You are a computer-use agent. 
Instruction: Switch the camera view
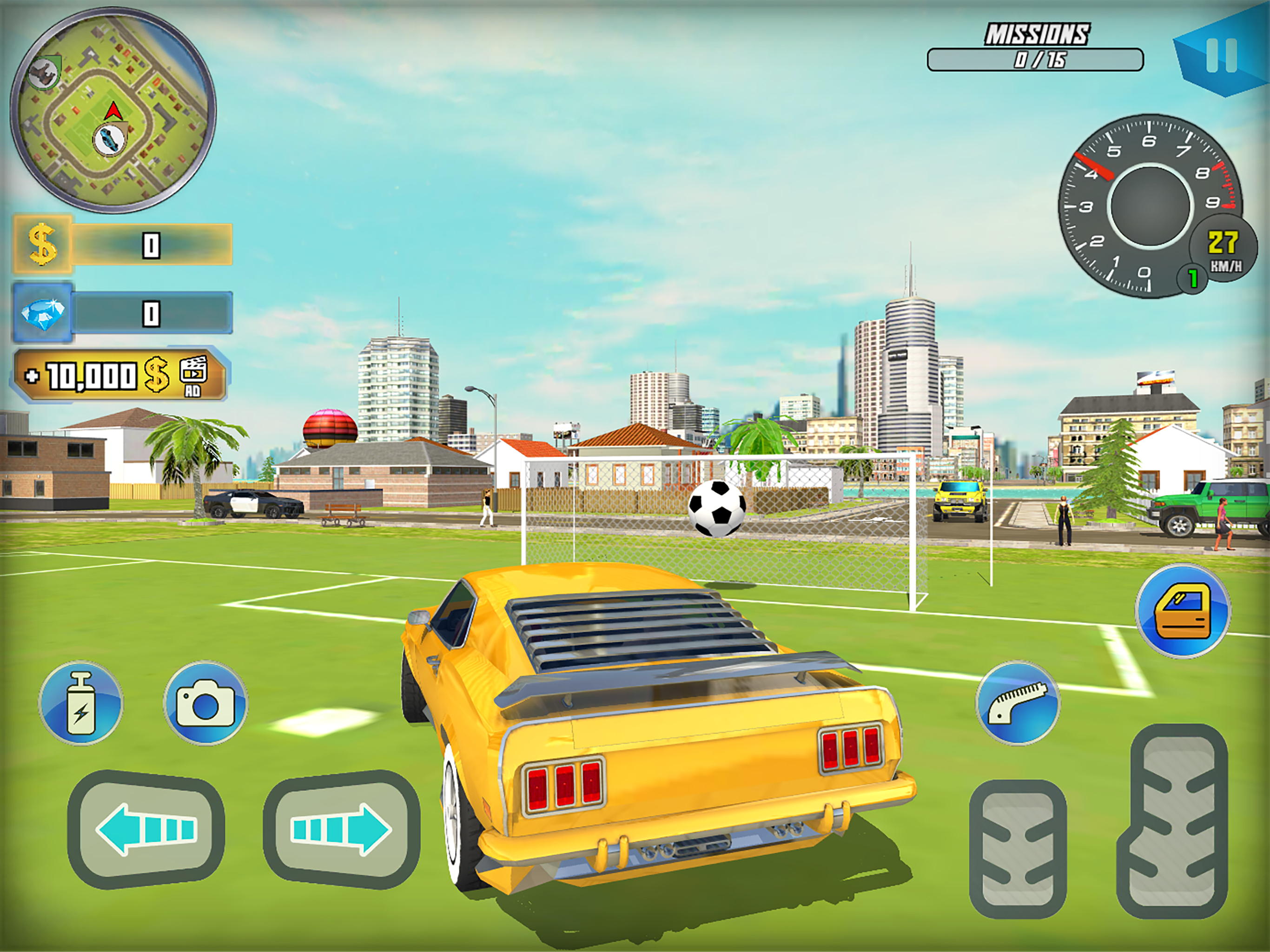point(205,703)
